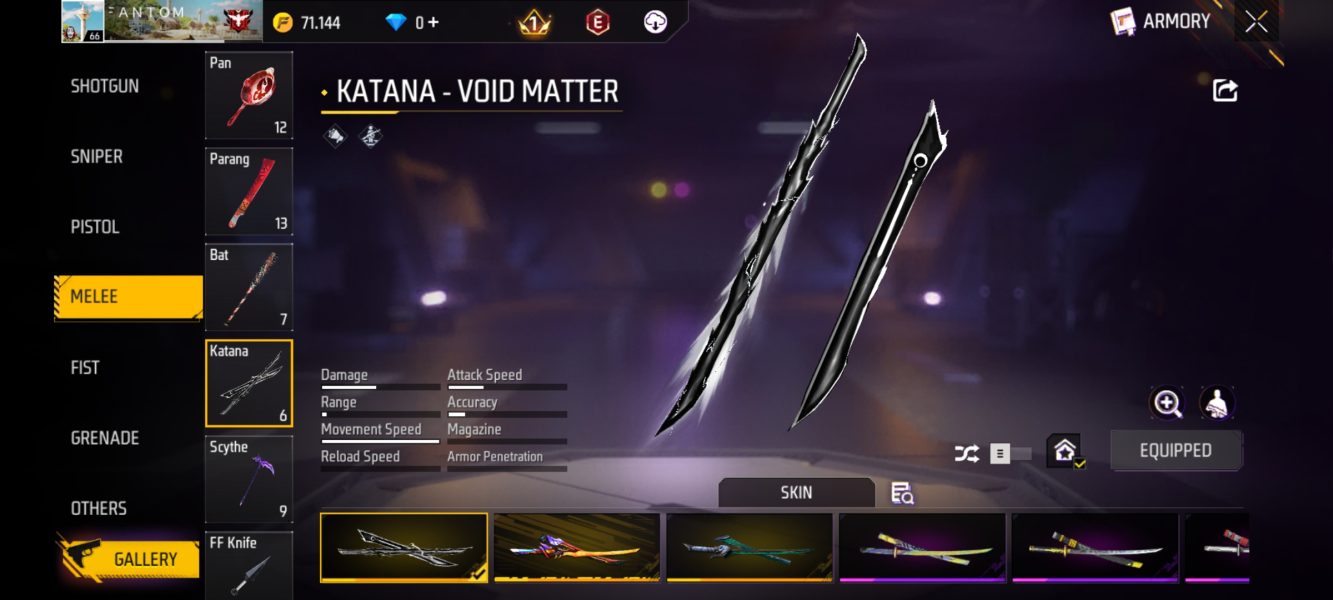The width and height of the screenshot is (1333, 600).
Task: Select the Bat melee weapon
Action: point(249,287)
